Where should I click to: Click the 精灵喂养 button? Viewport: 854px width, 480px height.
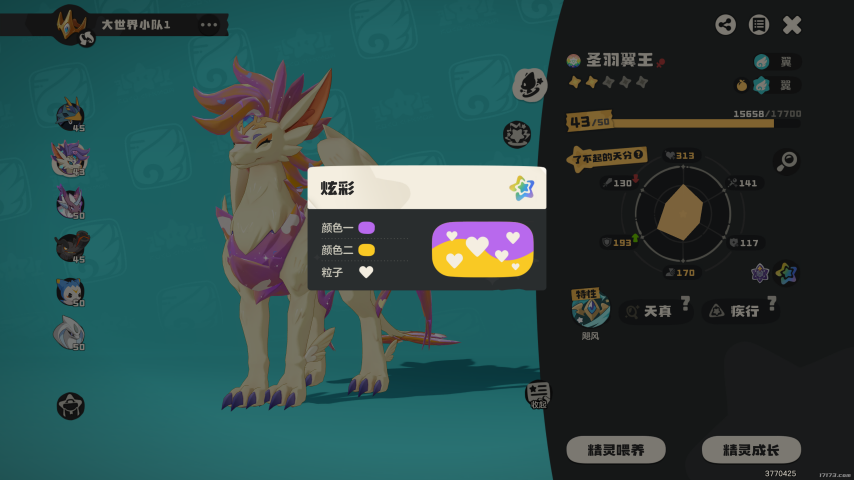pos(616,450)
